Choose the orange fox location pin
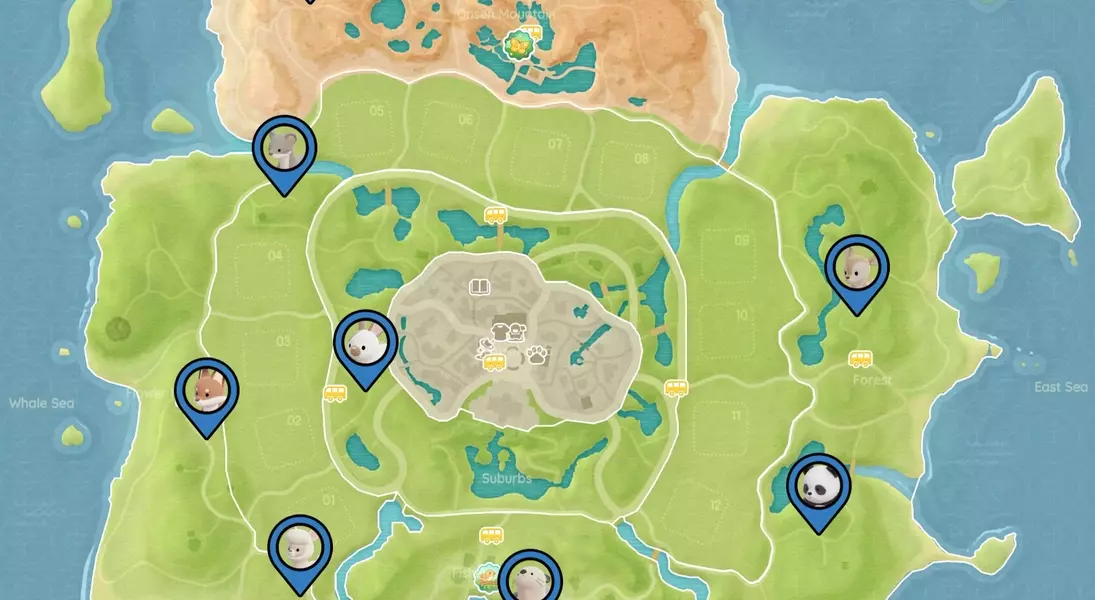 click(207, 391)
